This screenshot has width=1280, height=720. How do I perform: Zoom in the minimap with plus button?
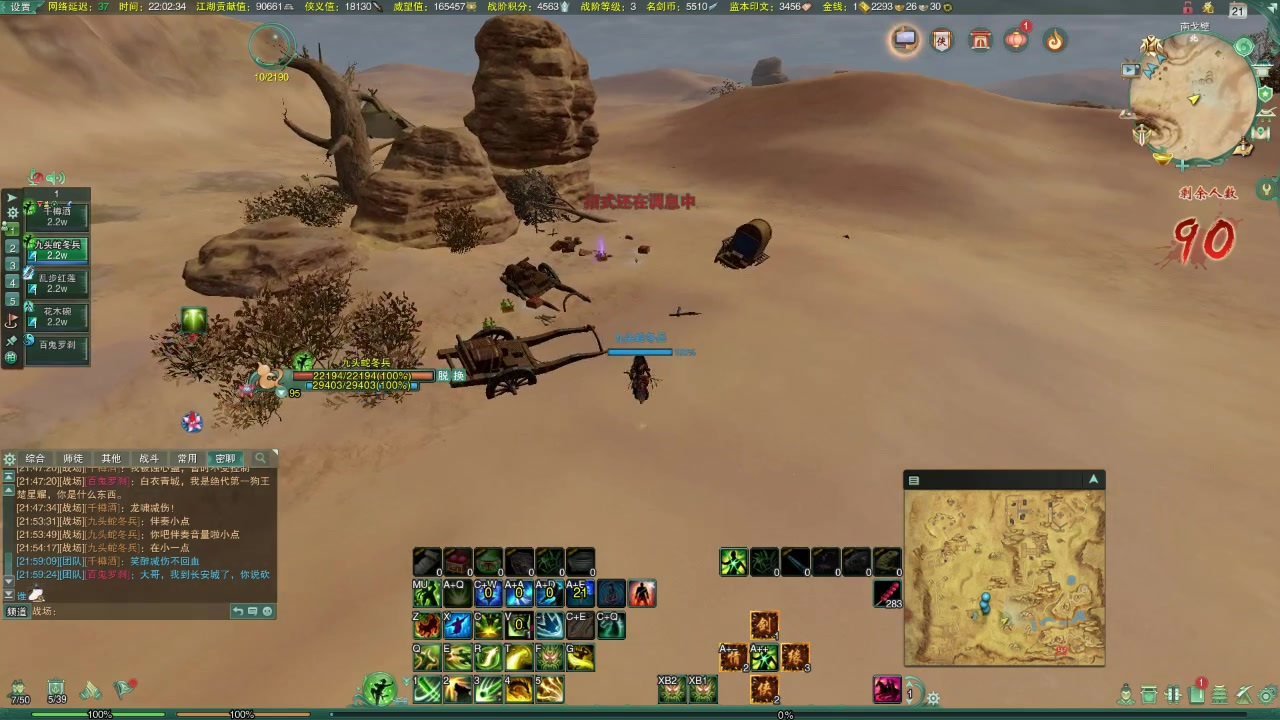[x=1184, y=164]
